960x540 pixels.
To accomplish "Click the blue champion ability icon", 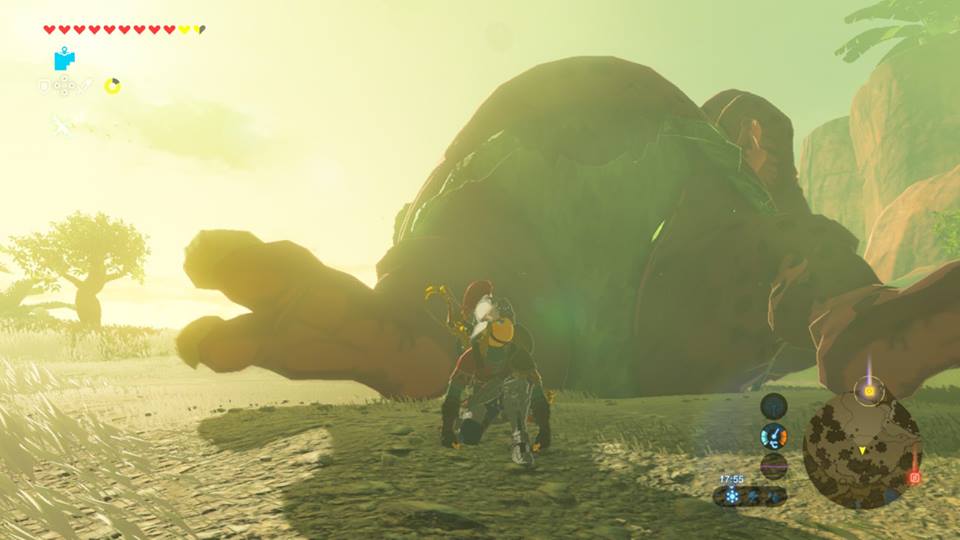I will click(64, 59).
